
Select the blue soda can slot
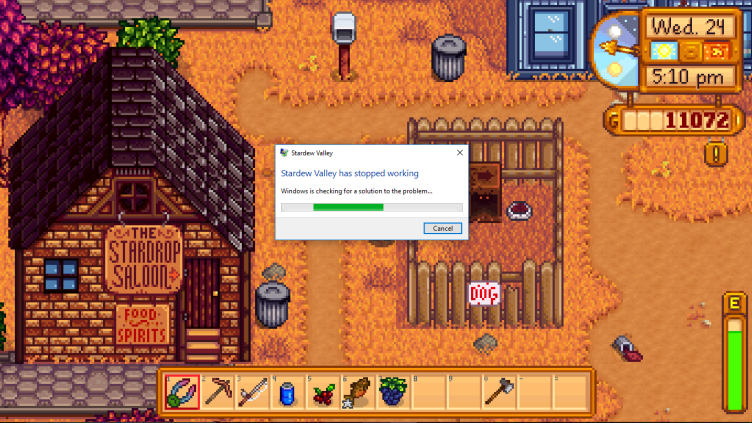coord(288,391)
